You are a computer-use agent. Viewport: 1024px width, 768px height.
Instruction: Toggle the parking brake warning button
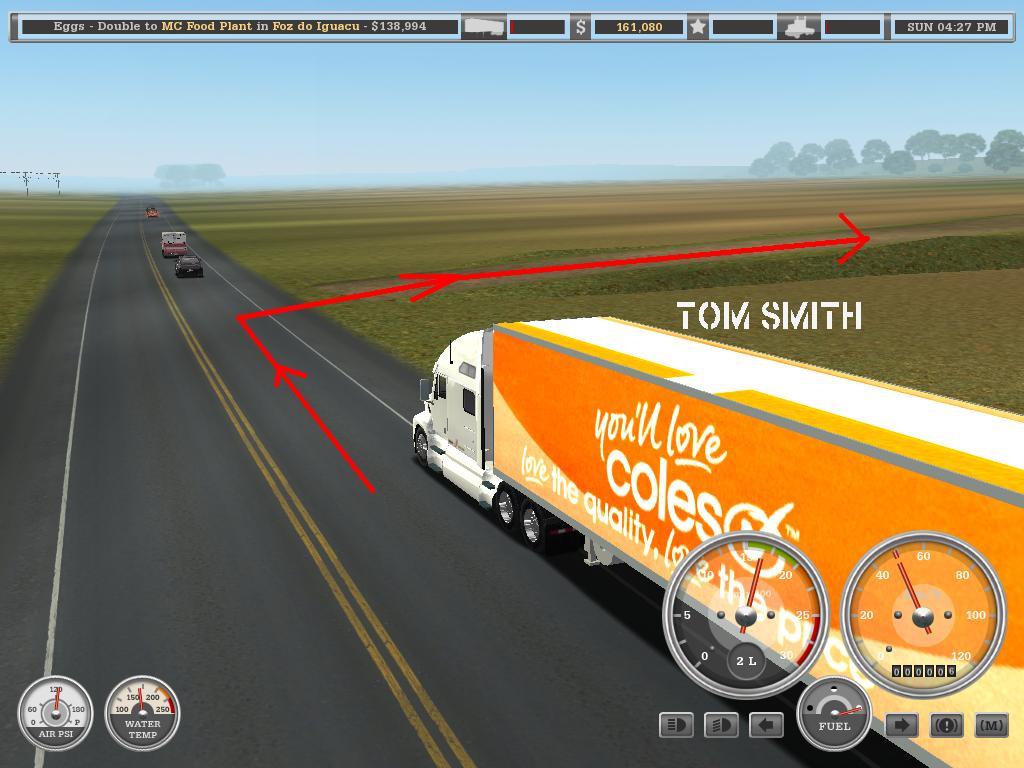(946, 725)
